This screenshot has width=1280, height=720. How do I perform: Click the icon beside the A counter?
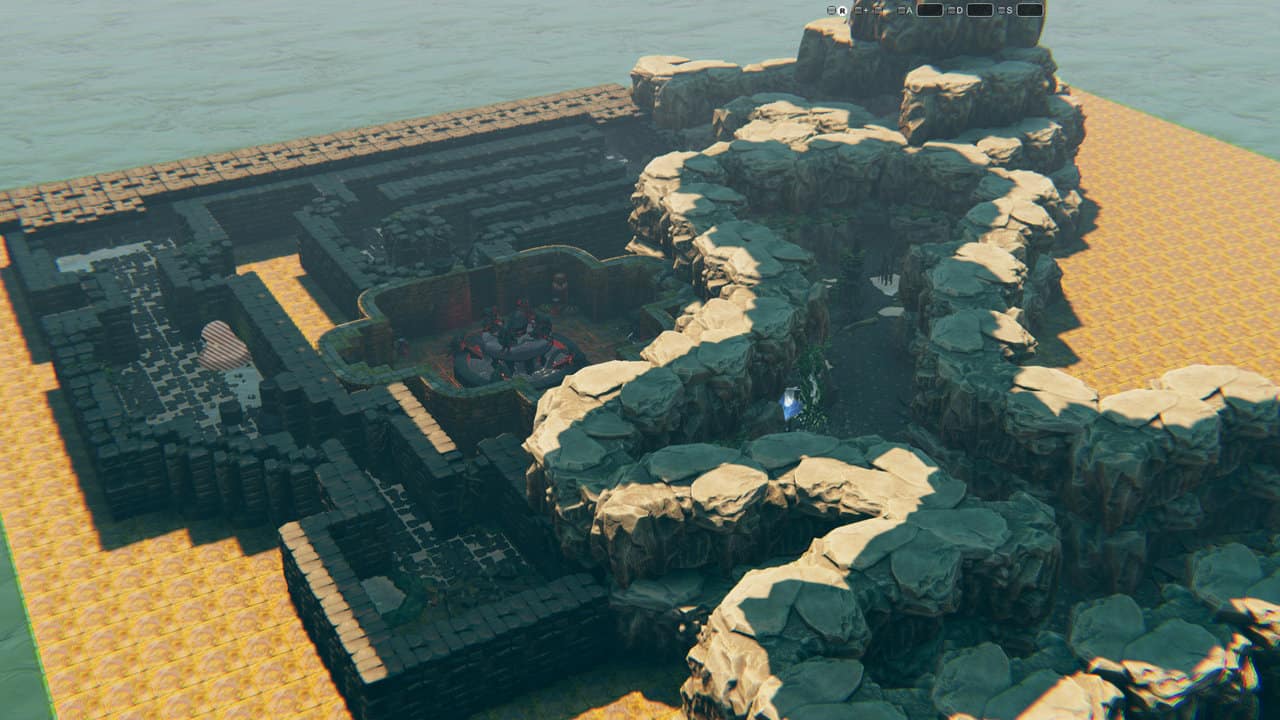click(x=901, y=10)
